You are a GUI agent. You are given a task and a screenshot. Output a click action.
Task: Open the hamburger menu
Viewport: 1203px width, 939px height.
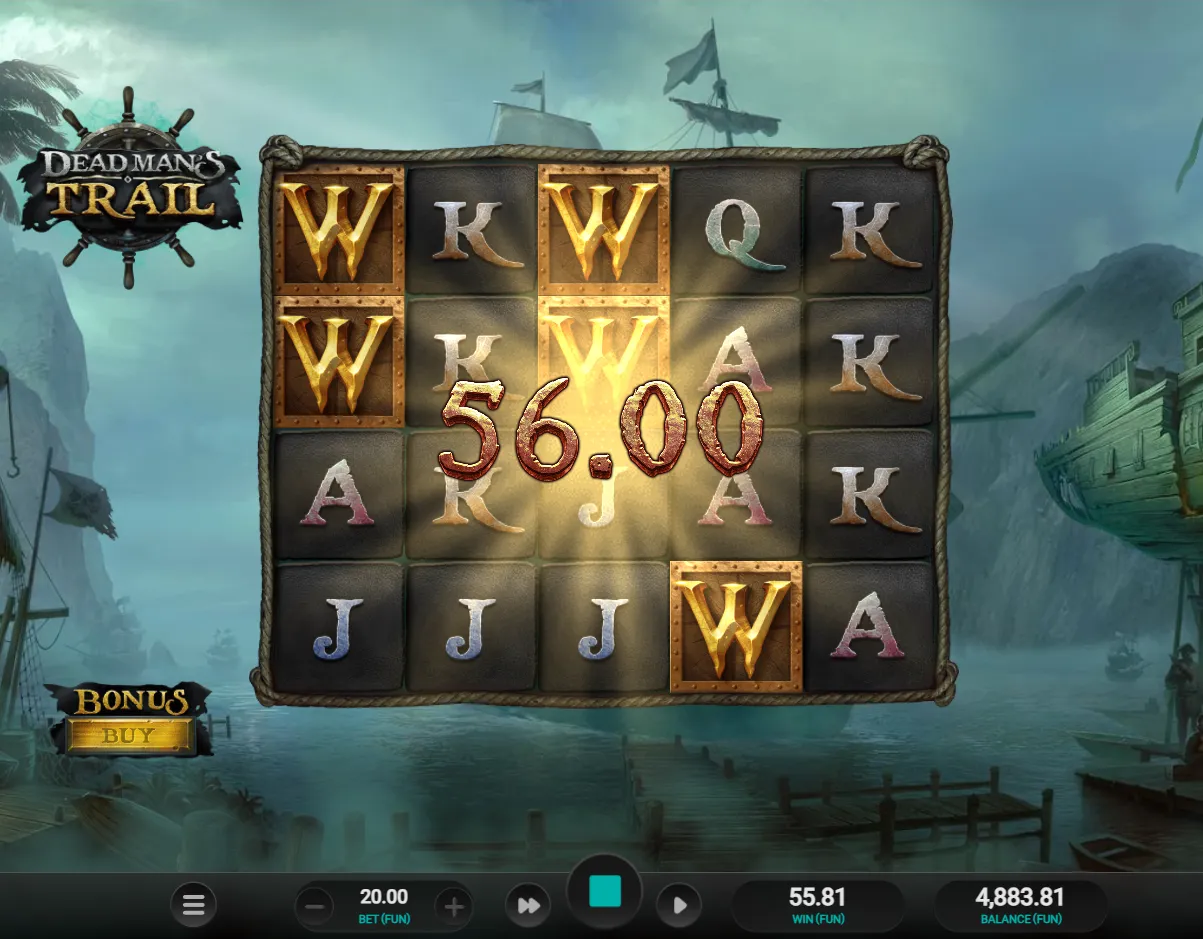[x=193, y=906]
